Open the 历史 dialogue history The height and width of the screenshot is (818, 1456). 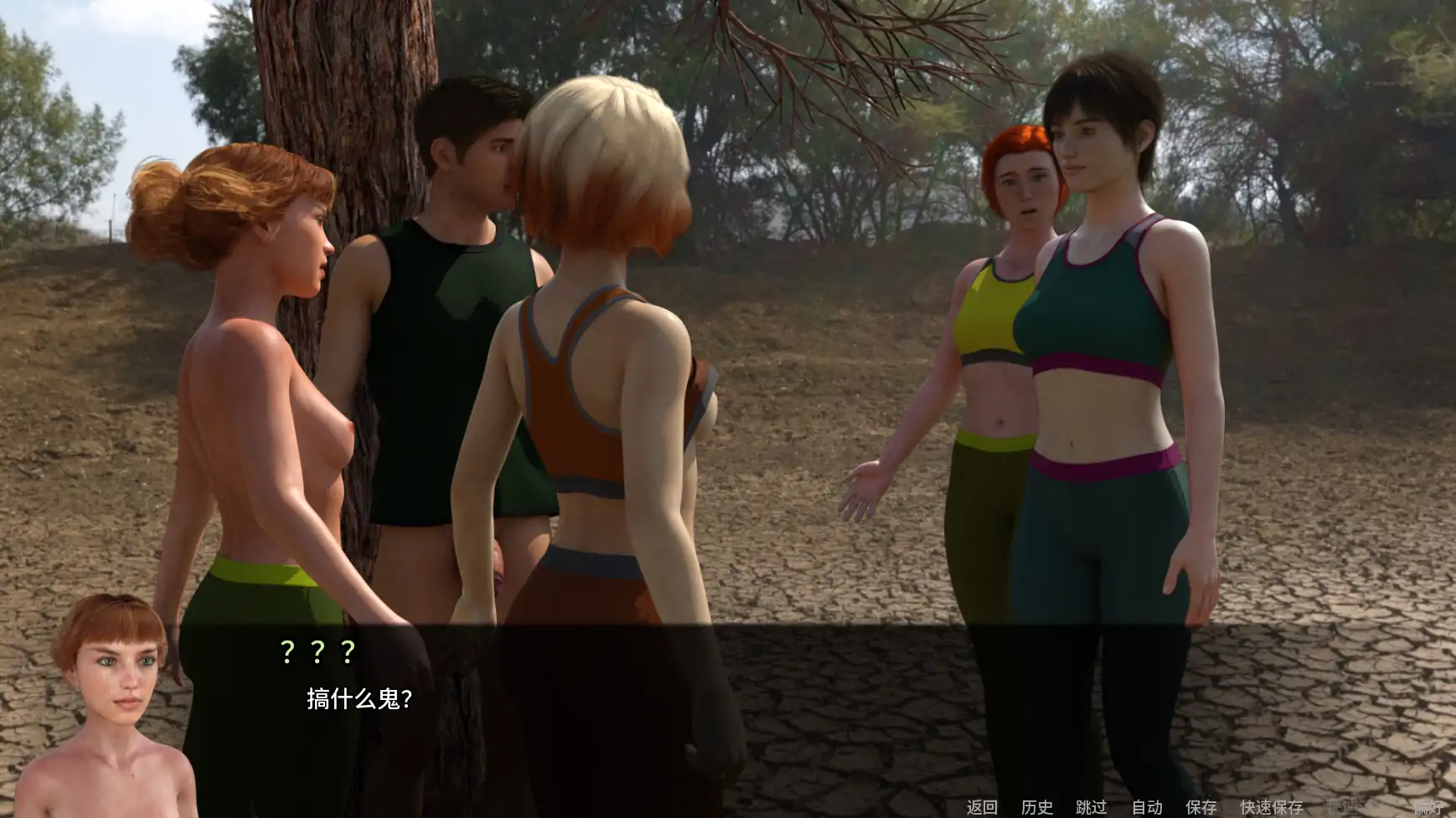pyautogui.click(x=1036, y=806)
